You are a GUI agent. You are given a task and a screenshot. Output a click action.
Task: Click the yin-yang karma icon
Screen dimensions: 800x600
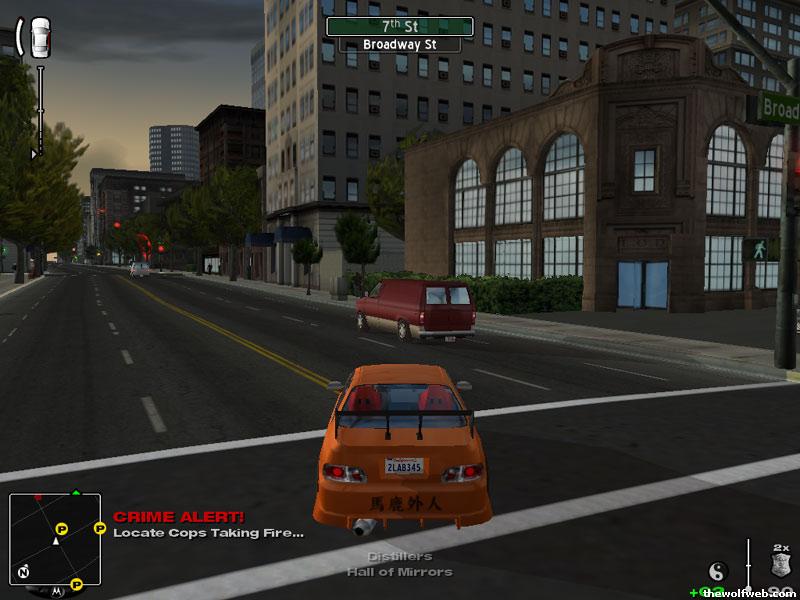[x=717, y=571]
